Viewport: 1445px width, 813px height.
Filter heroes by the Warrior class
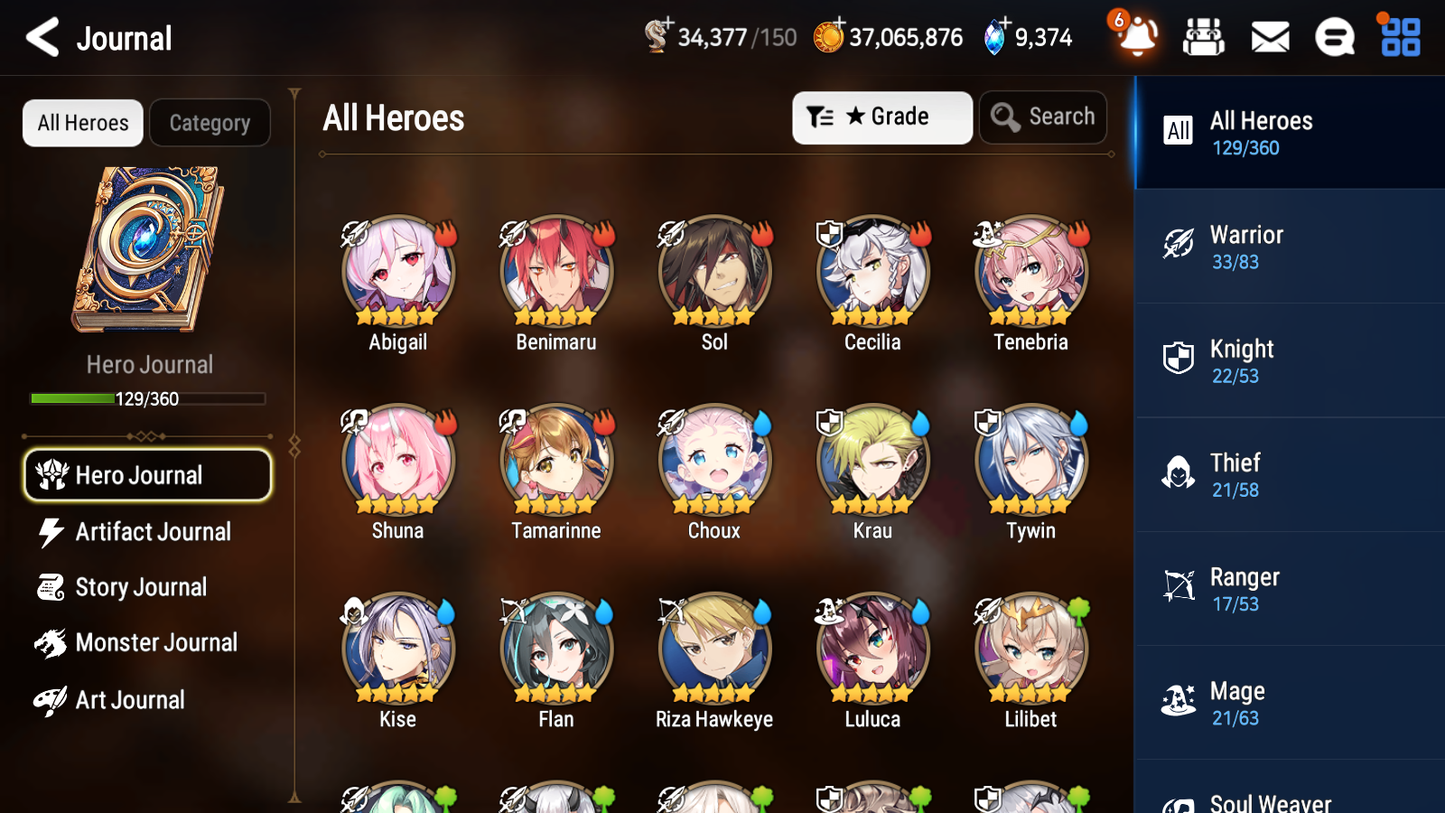pos(1289,246)
